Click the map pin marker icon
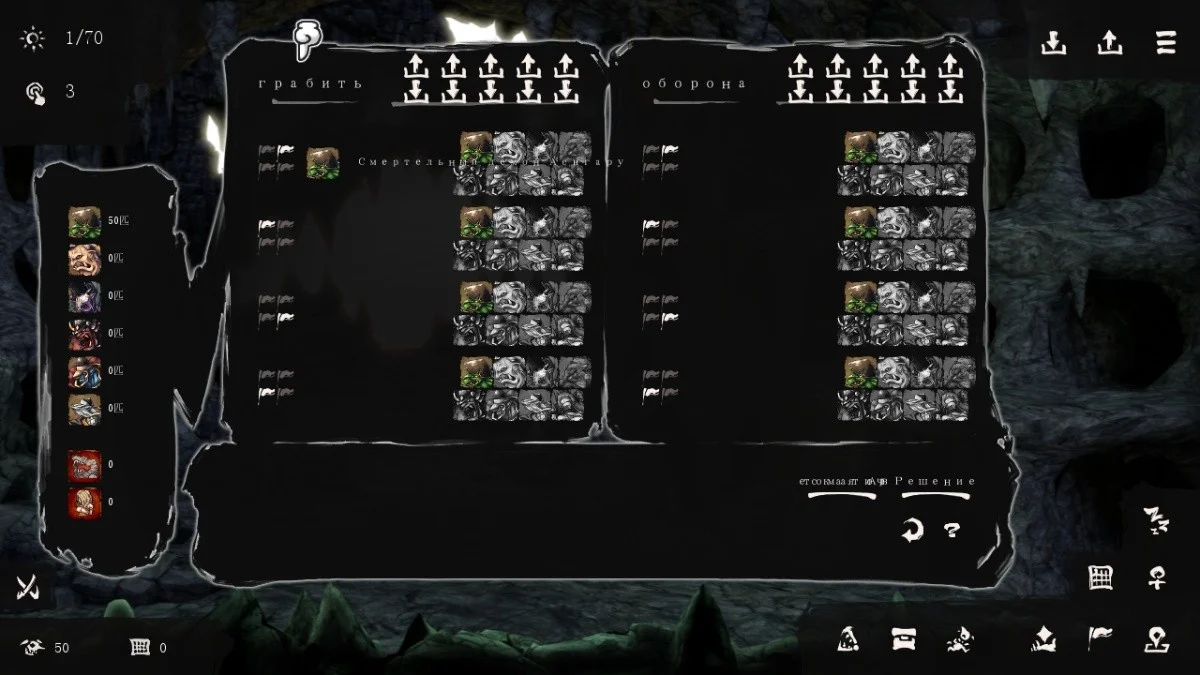 [1157, 638]
